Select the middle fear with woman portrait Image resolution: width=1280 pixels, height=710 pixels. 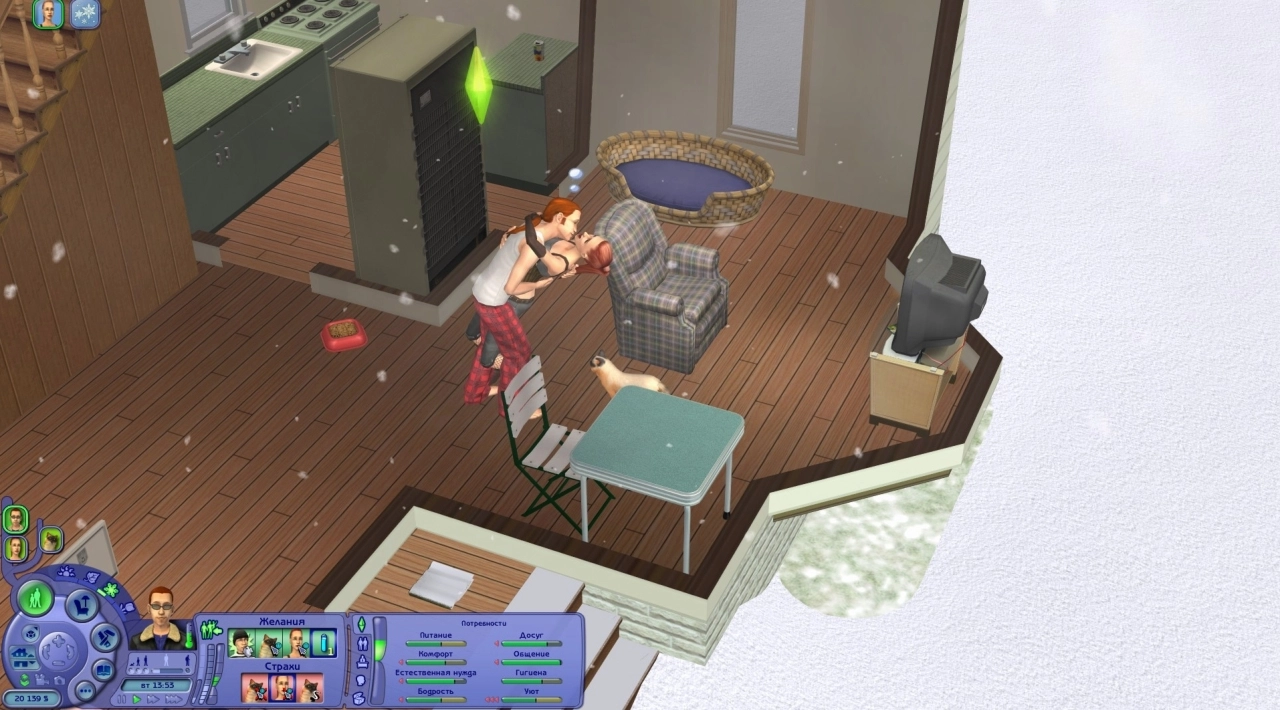(x=282, y=688)
